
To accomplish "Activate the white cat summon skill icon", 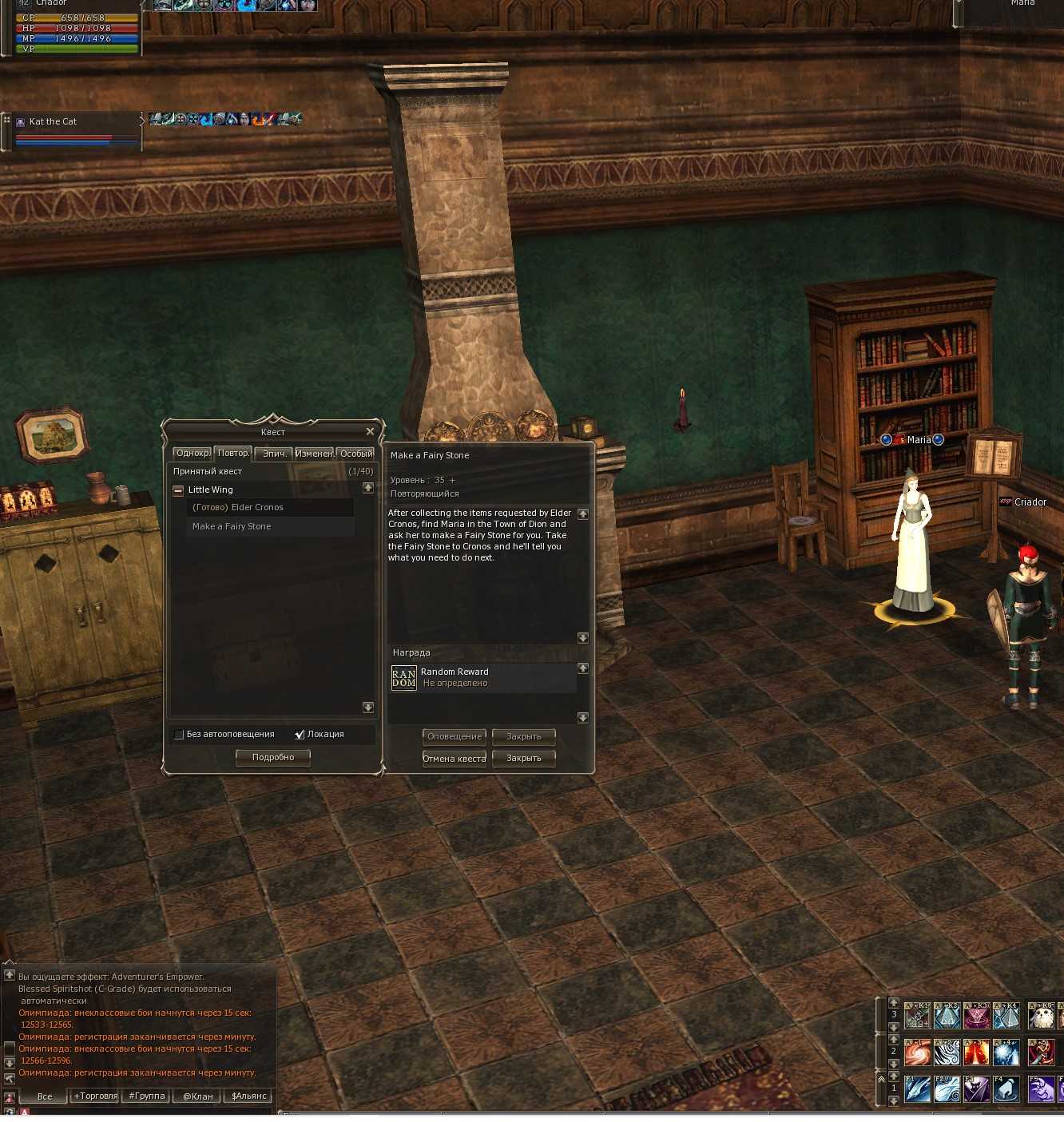I will tap(1041, 1016).
